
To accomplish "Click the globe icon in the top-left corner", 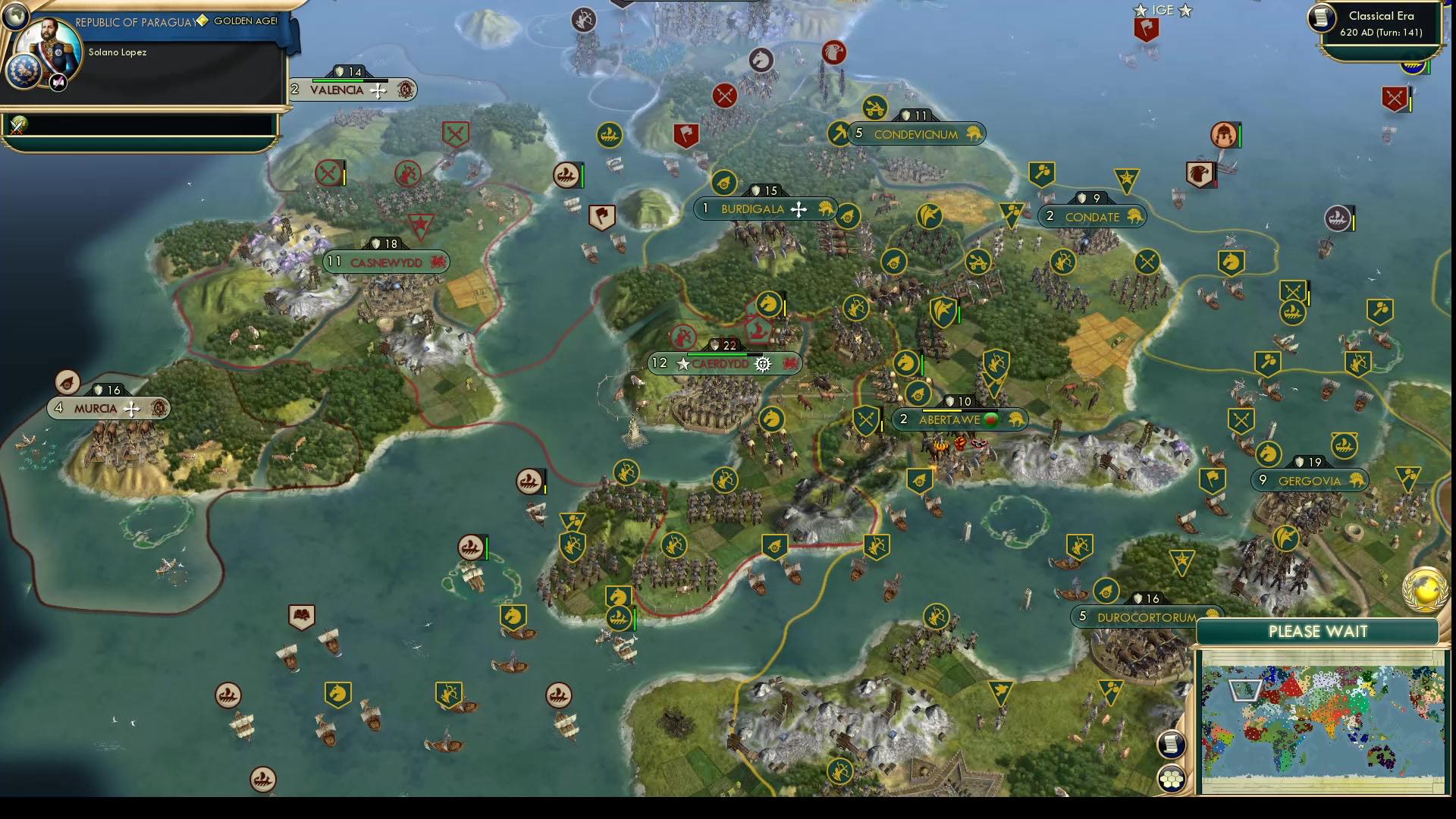I will click(x=17, y=17).
